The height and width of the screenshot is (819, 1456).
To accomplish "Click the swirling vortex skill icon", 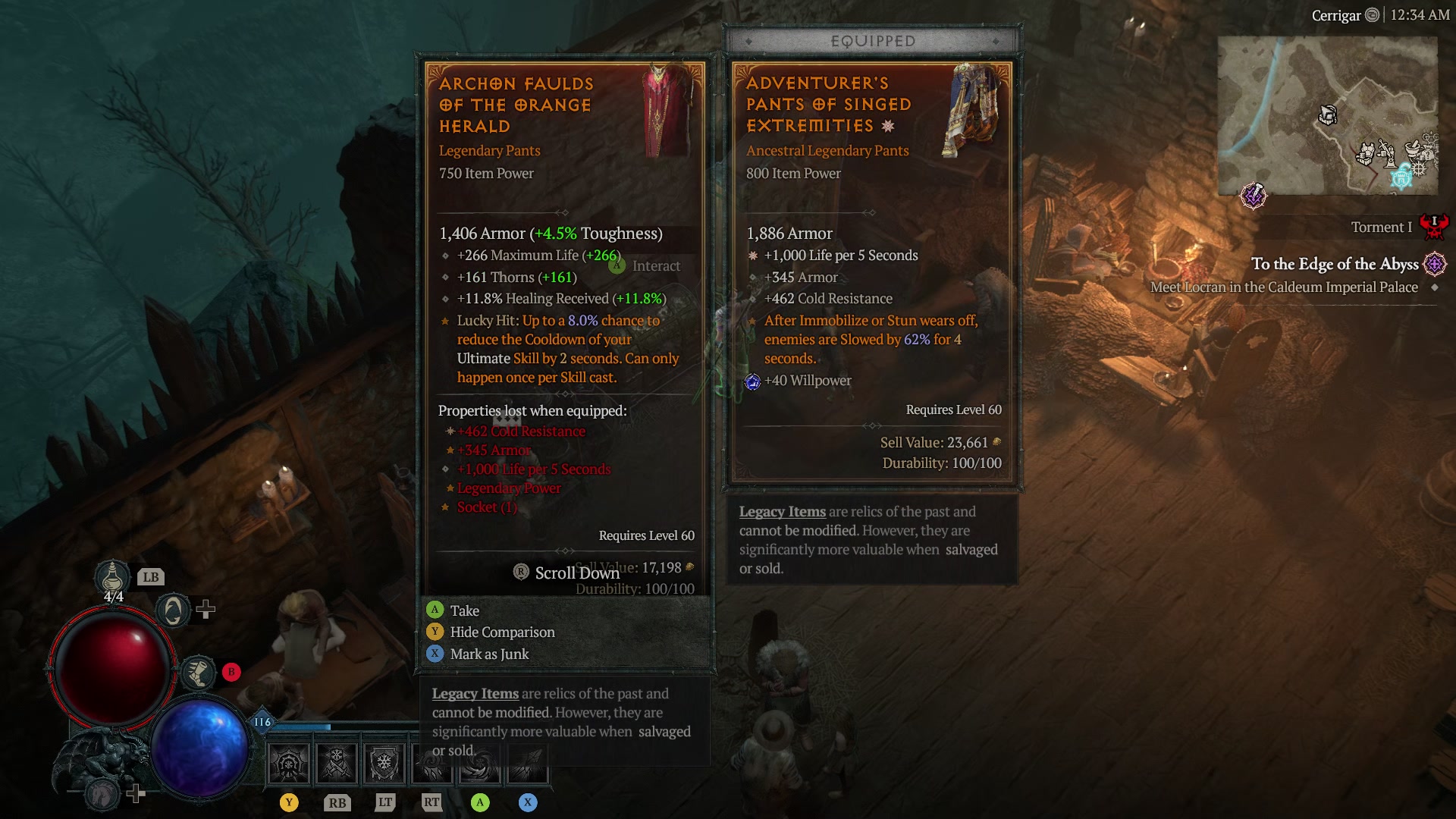I will pyautogui.click(x=480, y=762).
